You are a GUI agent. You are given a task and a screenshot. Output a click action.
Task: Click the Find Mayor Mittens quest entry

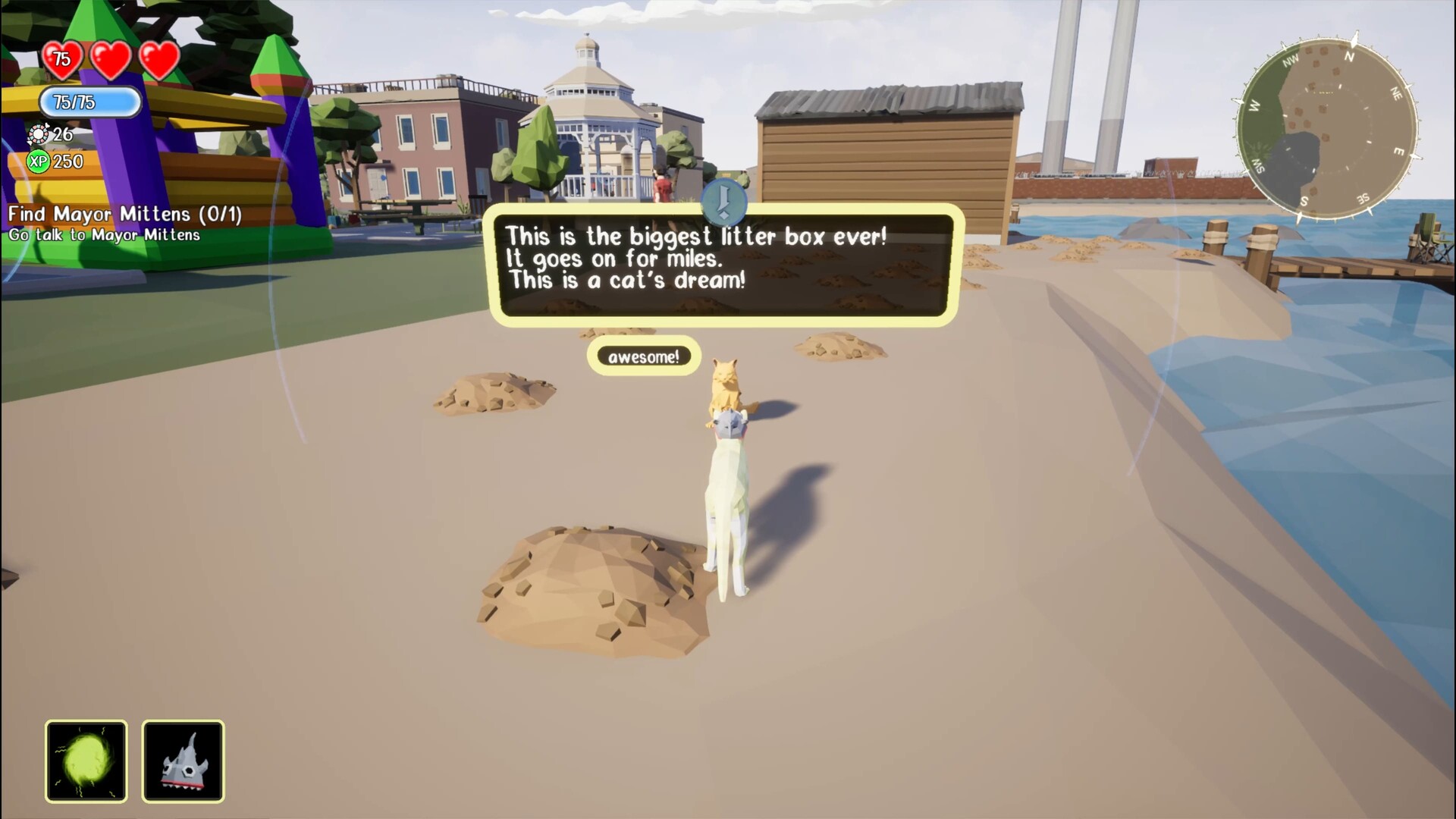tap(124, 215)
